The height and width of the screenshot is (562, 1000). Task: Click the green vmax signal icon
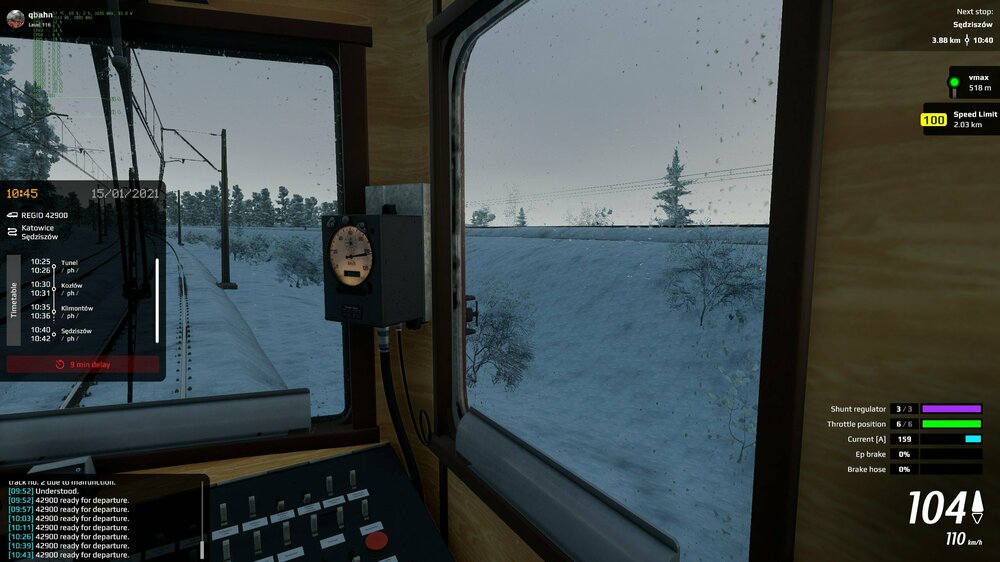click(954, 82)
